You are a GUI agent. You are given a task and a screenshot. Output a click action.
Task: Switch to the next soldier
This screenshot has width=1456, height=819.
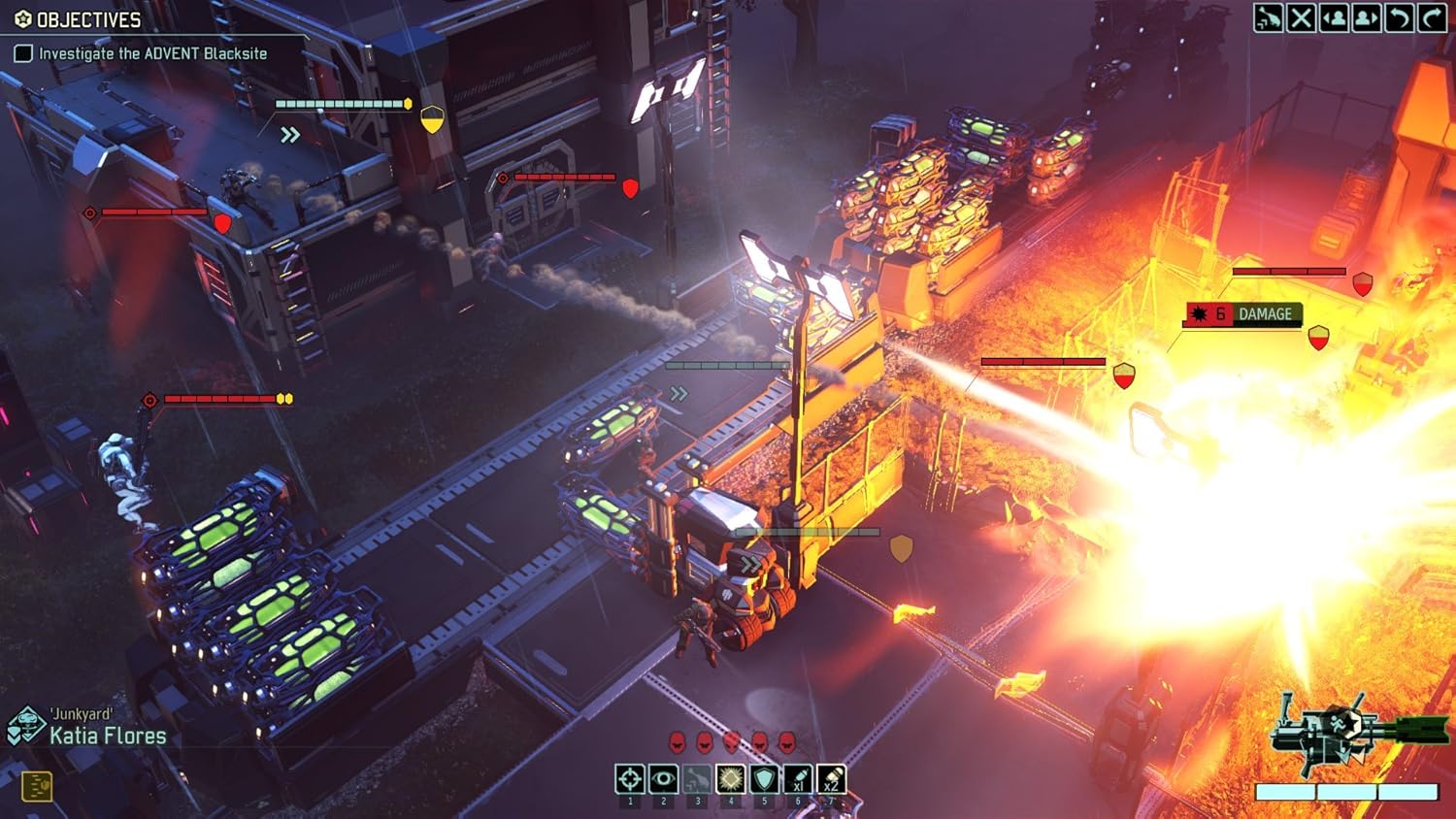1367,18
